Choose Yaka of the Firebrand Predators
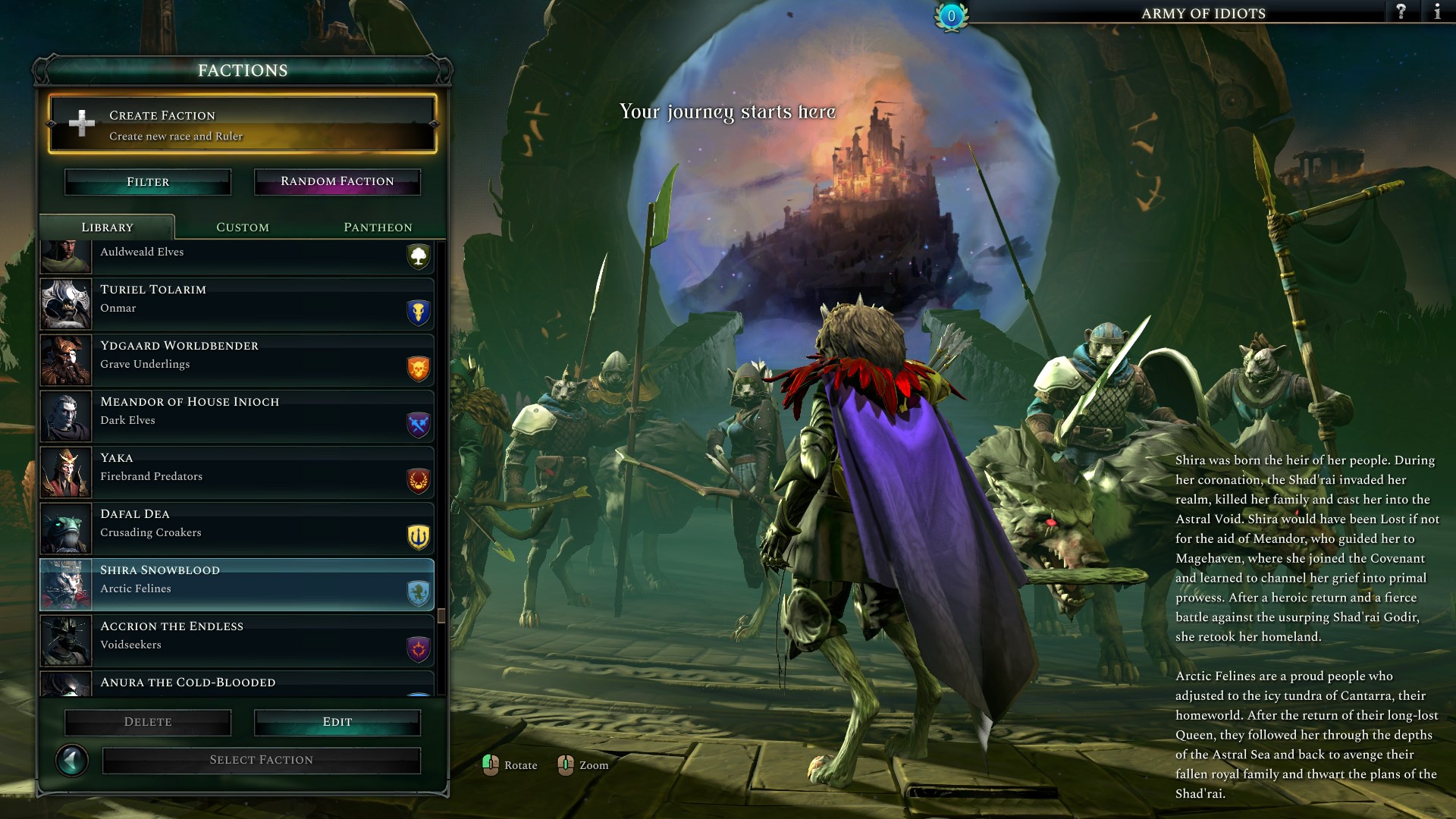Image resolution: width=1456 pixels, height=819 pixels. tap(237, 472)
